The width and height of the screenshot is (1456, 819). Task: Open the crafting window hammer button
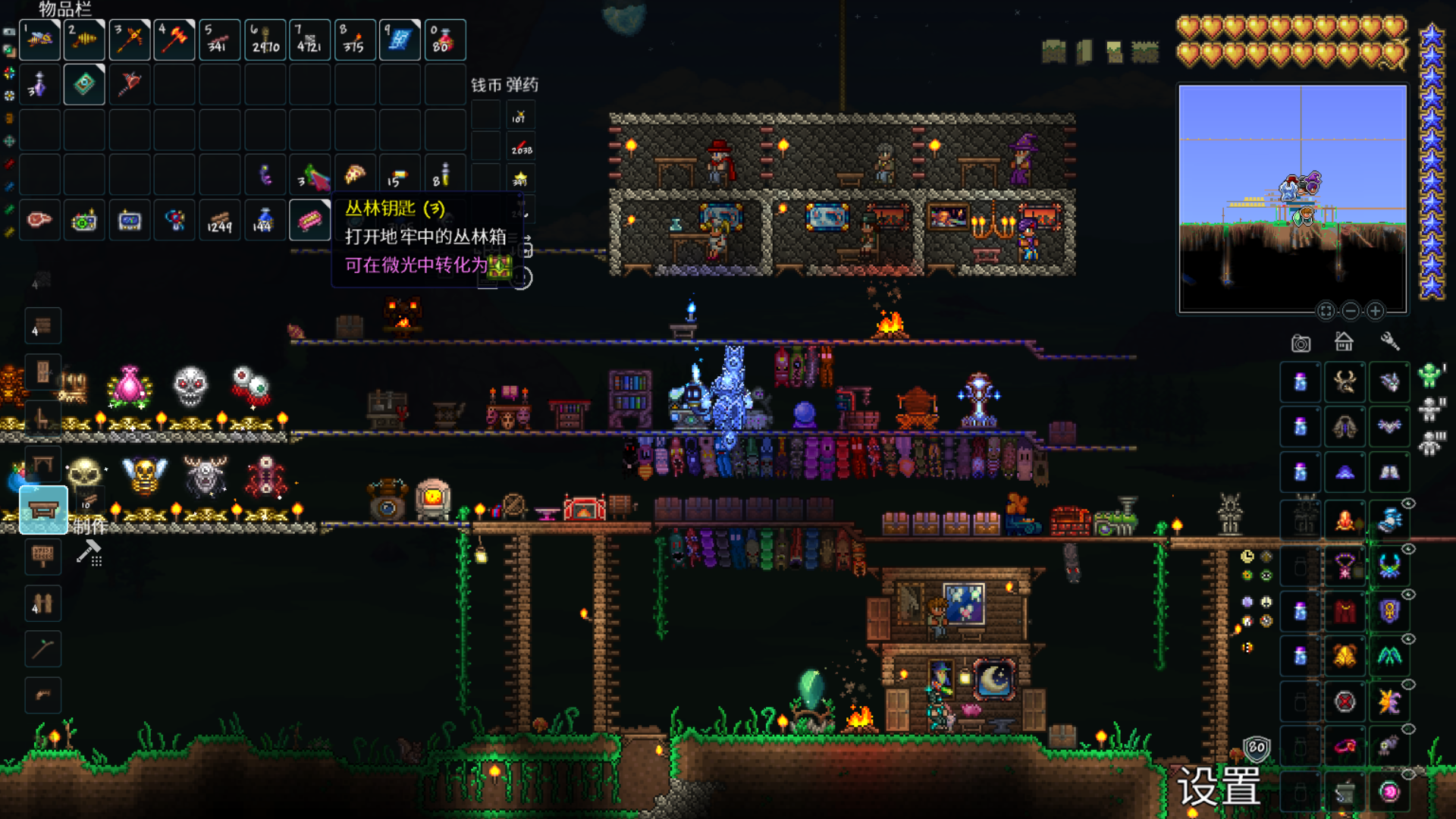[89, 552]
